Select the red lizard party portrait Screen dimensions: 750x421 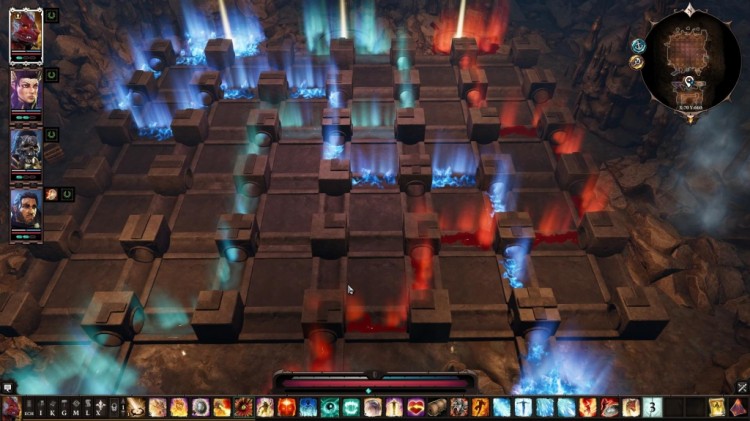(x=25, y=34)
